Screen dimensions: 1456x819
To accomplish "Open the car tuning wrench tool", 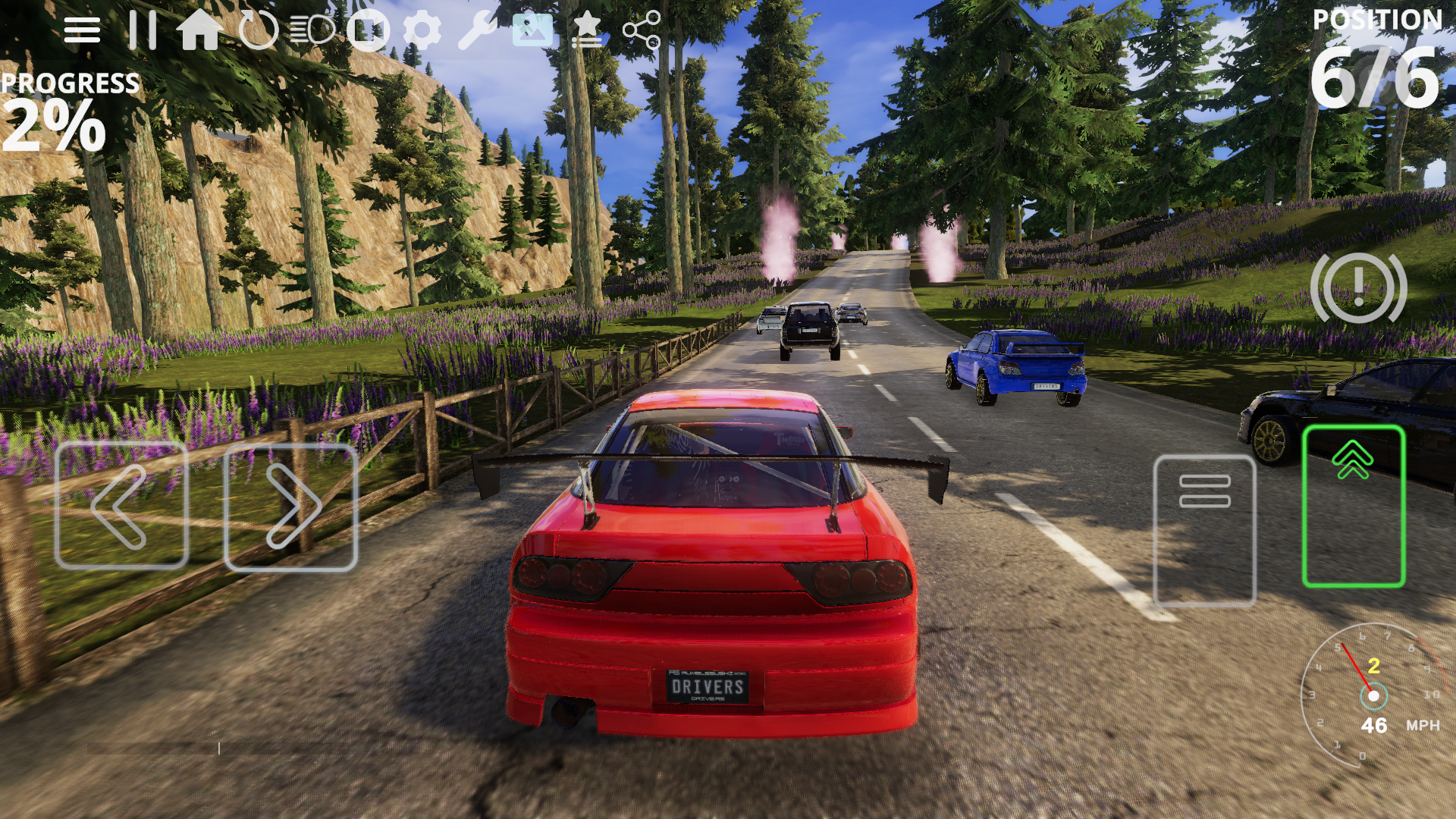I will tap(479, 30).
